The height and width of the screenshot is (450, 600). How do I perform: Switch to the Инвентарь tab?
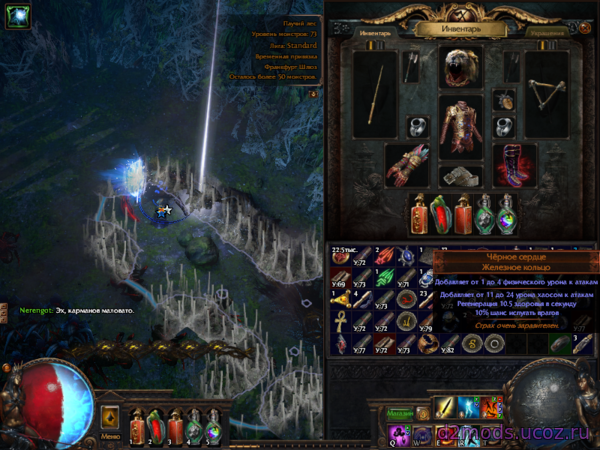(375, 32)
